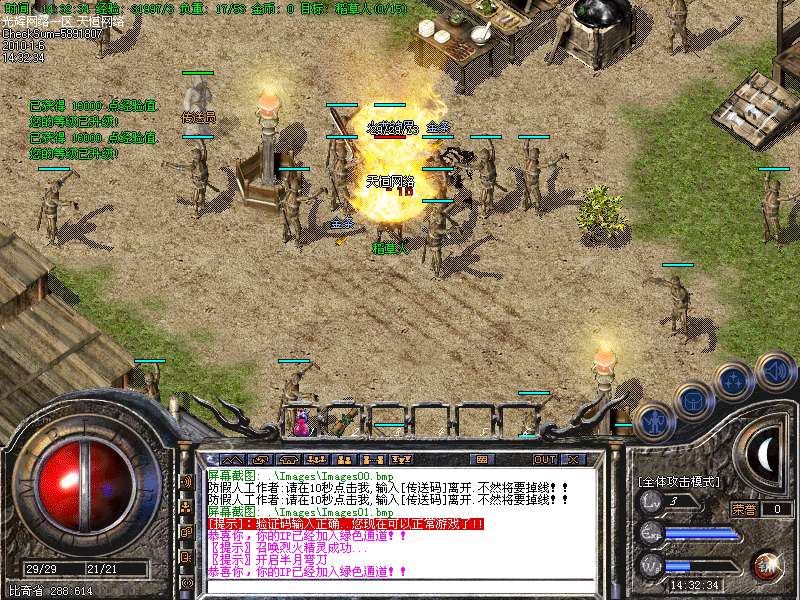Screen dimensions: 800x600
Task: Click the attack mode label 全体攻击模式
Action: tap(679, 481)
